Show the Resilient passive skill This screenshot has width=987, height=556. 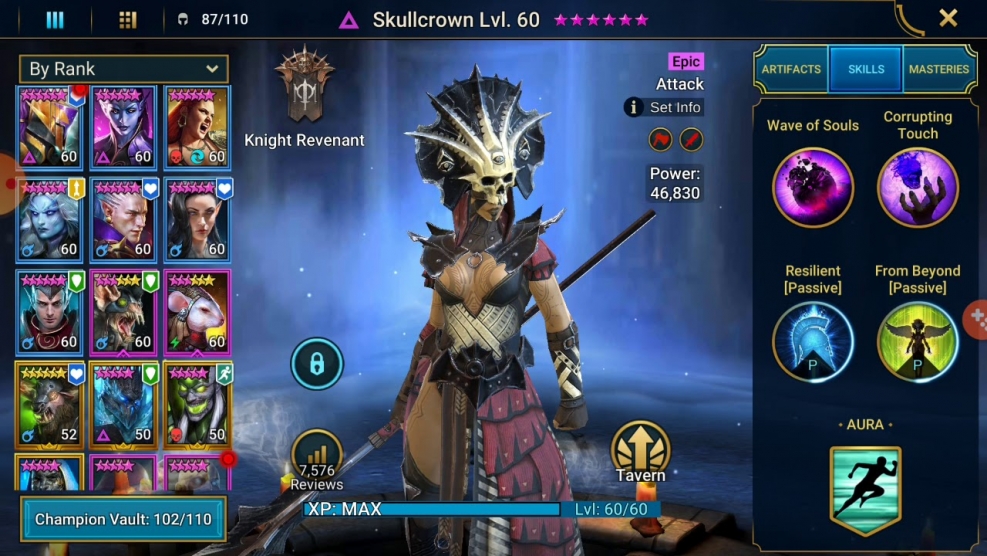click(813, 342)
